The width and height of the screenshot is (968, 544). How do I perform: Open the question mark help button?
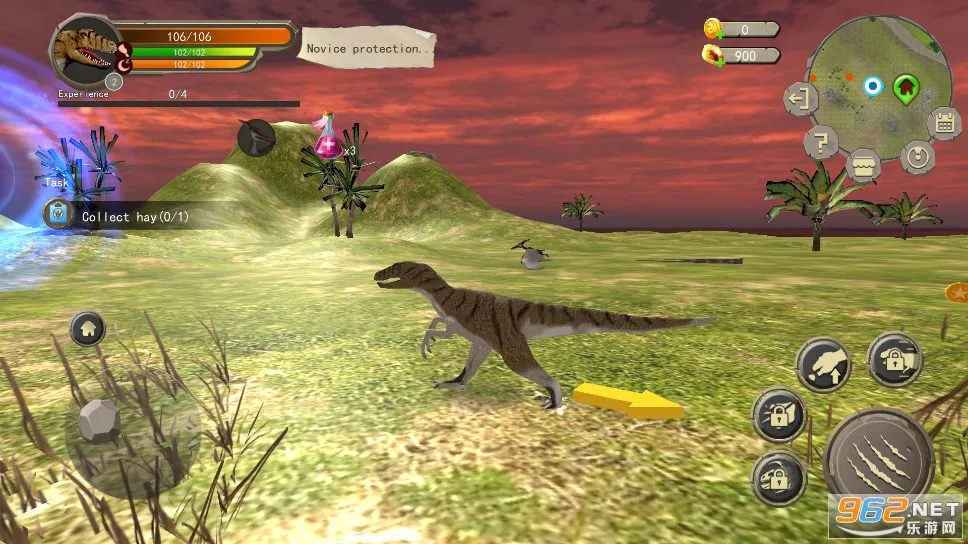coord(820,143)
